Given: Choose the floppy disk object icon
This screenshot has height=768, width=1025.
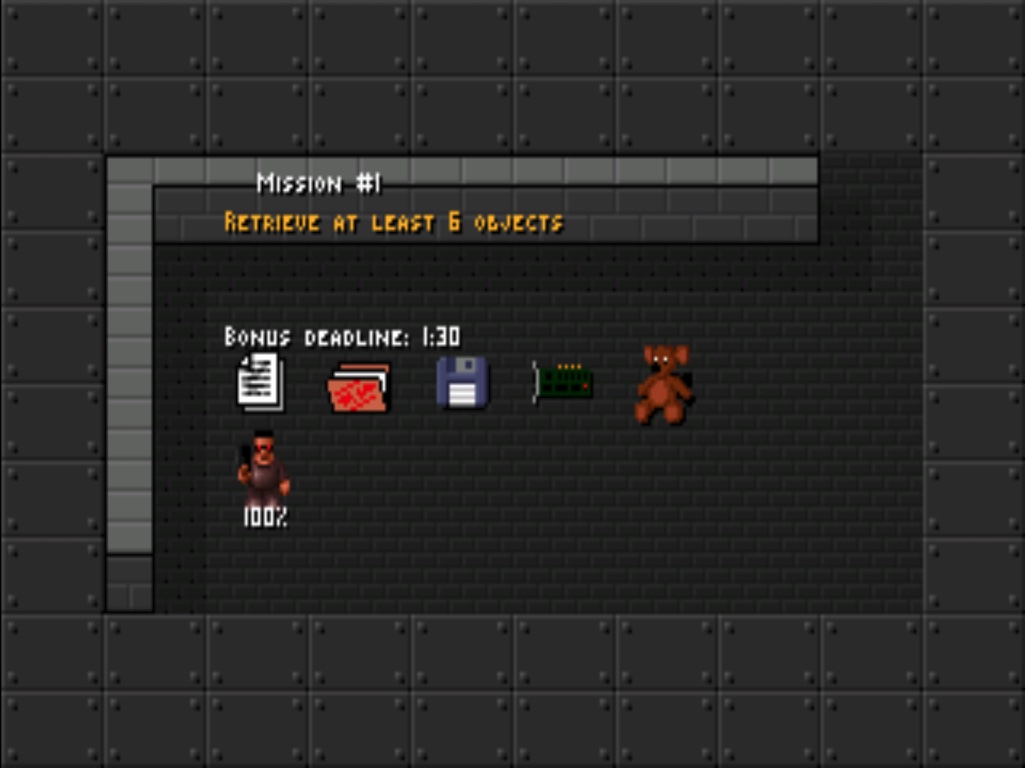Looking at the screenshot, I should coord(462,383).
